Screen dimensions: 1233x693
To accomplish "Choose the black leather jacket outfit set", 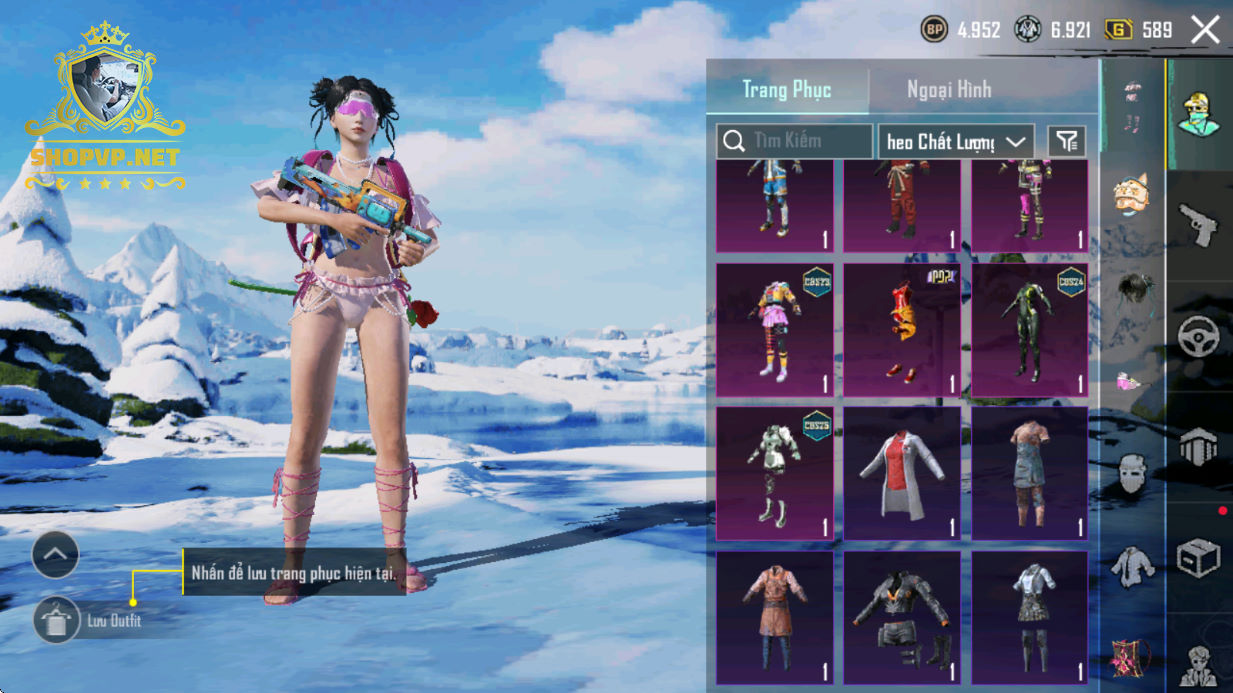I will (x=902, y=617).
